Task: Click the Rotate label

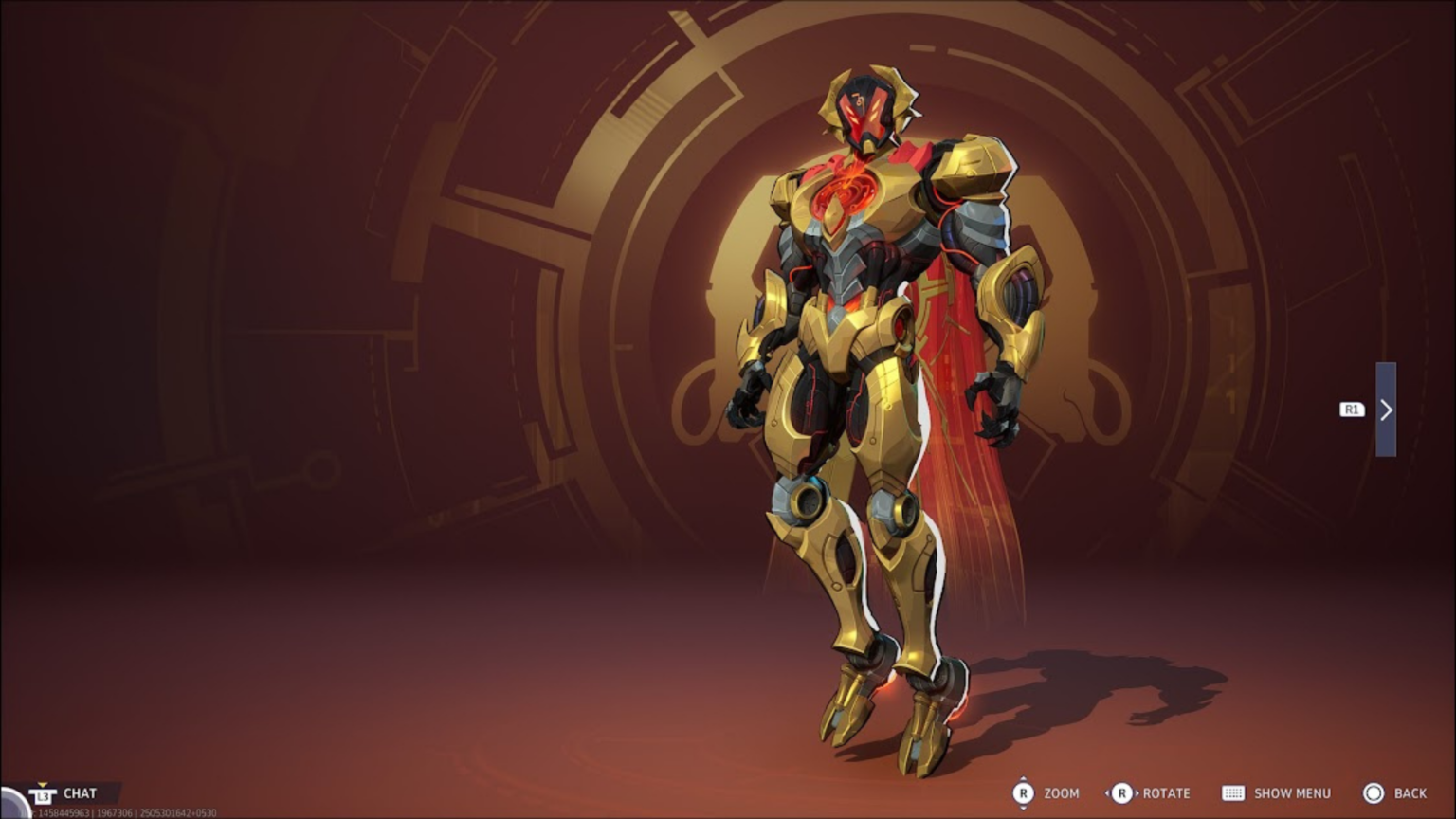Action: 1165,793
